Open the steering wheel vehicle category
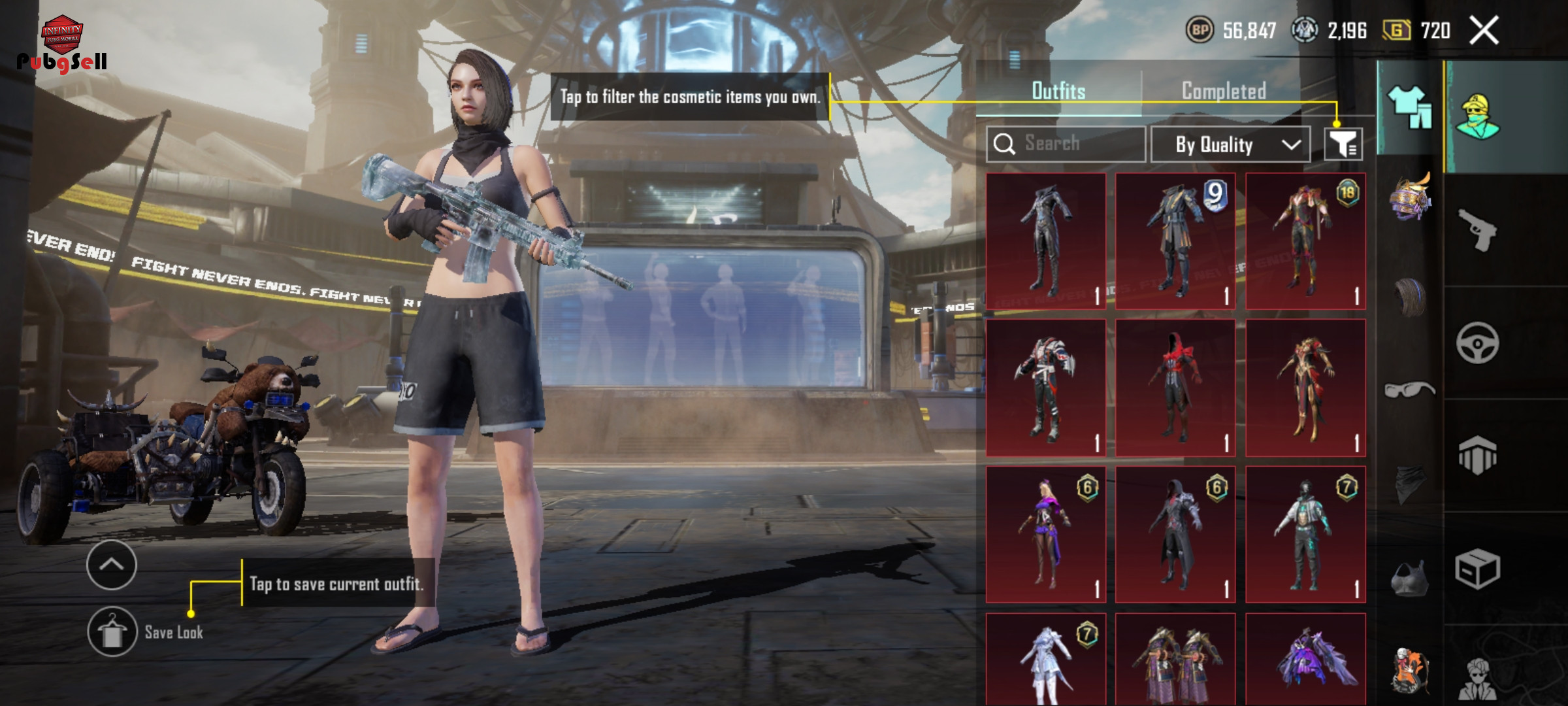1568x706 pixels. (x=1478, y=343)
